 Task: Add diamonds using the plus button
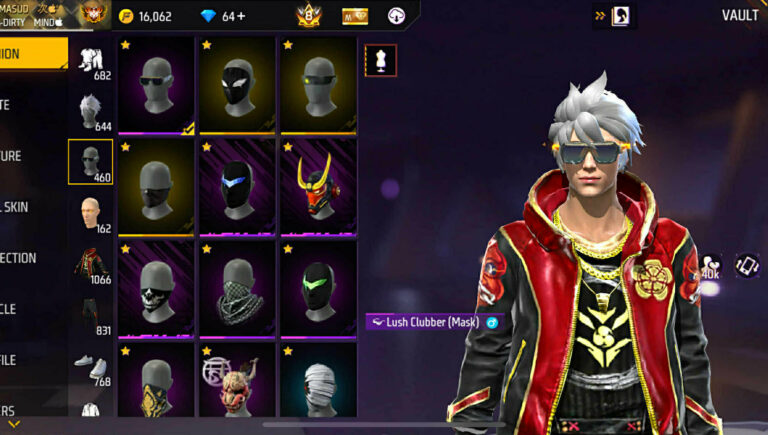(242, 16)
